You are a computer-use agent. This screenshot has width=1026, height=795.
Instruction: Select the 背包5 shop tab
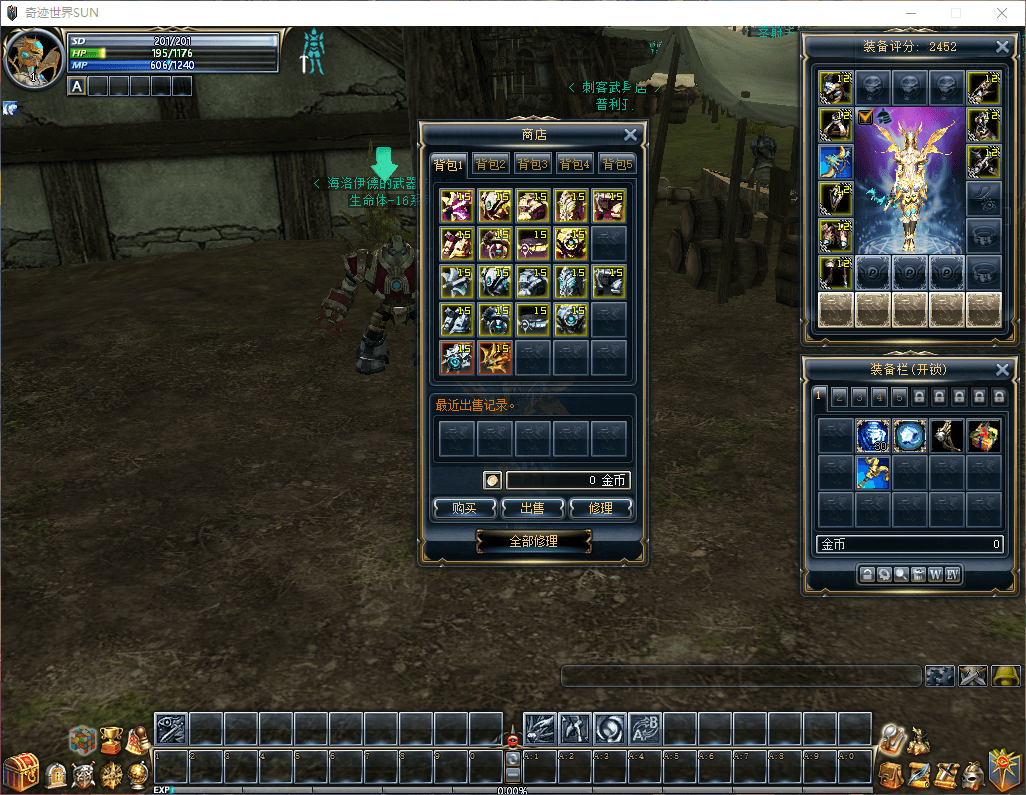coord(616,164)
